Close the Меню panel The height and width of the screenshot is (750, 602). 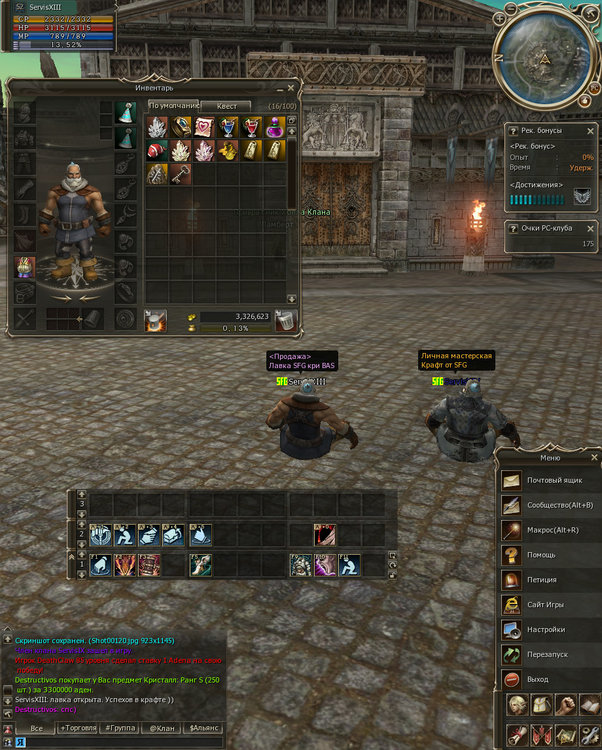(x=594, y=457)
